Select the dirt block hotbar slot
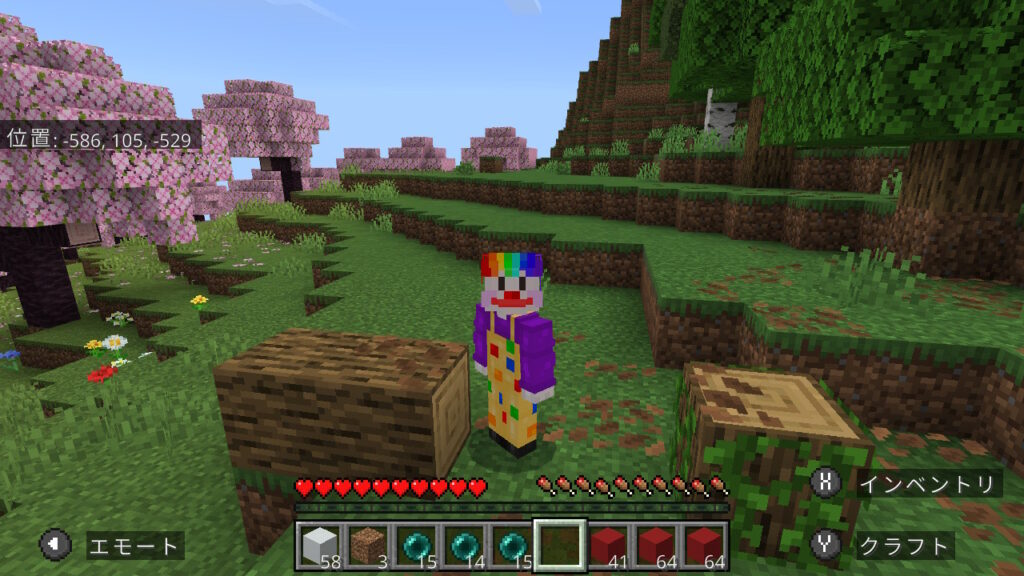The height and width of the screenshot is (576, 1024). [x=367, y=545]
